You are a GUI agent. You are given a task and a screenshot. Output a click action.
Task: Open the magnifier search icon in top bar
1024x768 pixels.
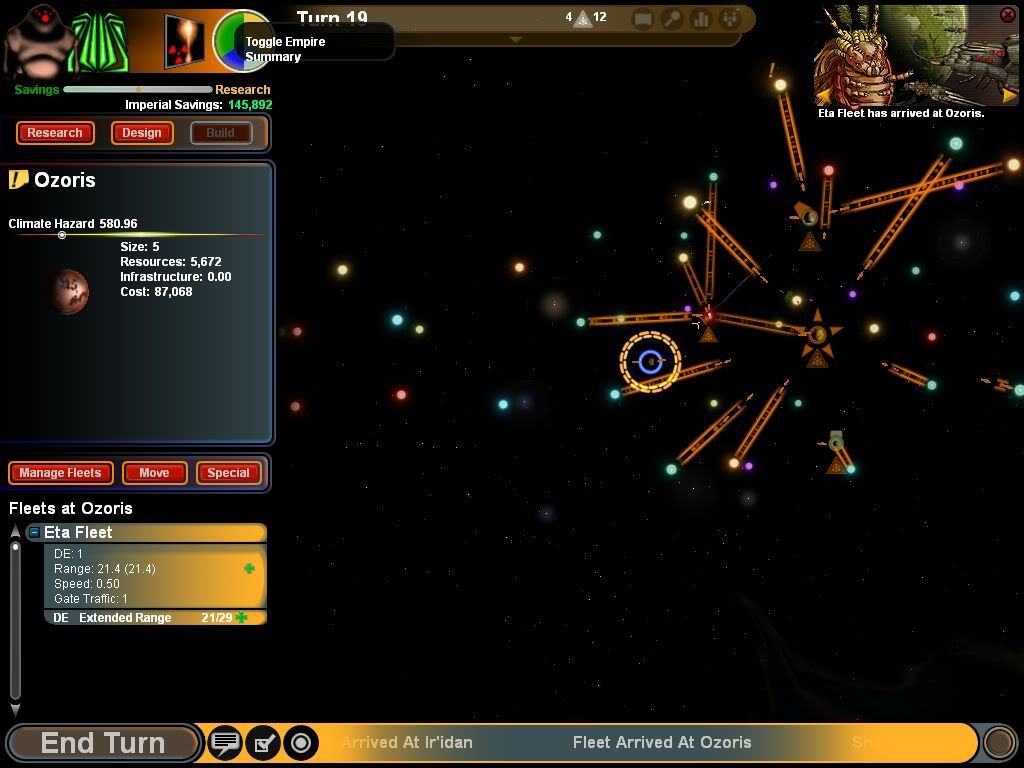(x=672, y=19)
